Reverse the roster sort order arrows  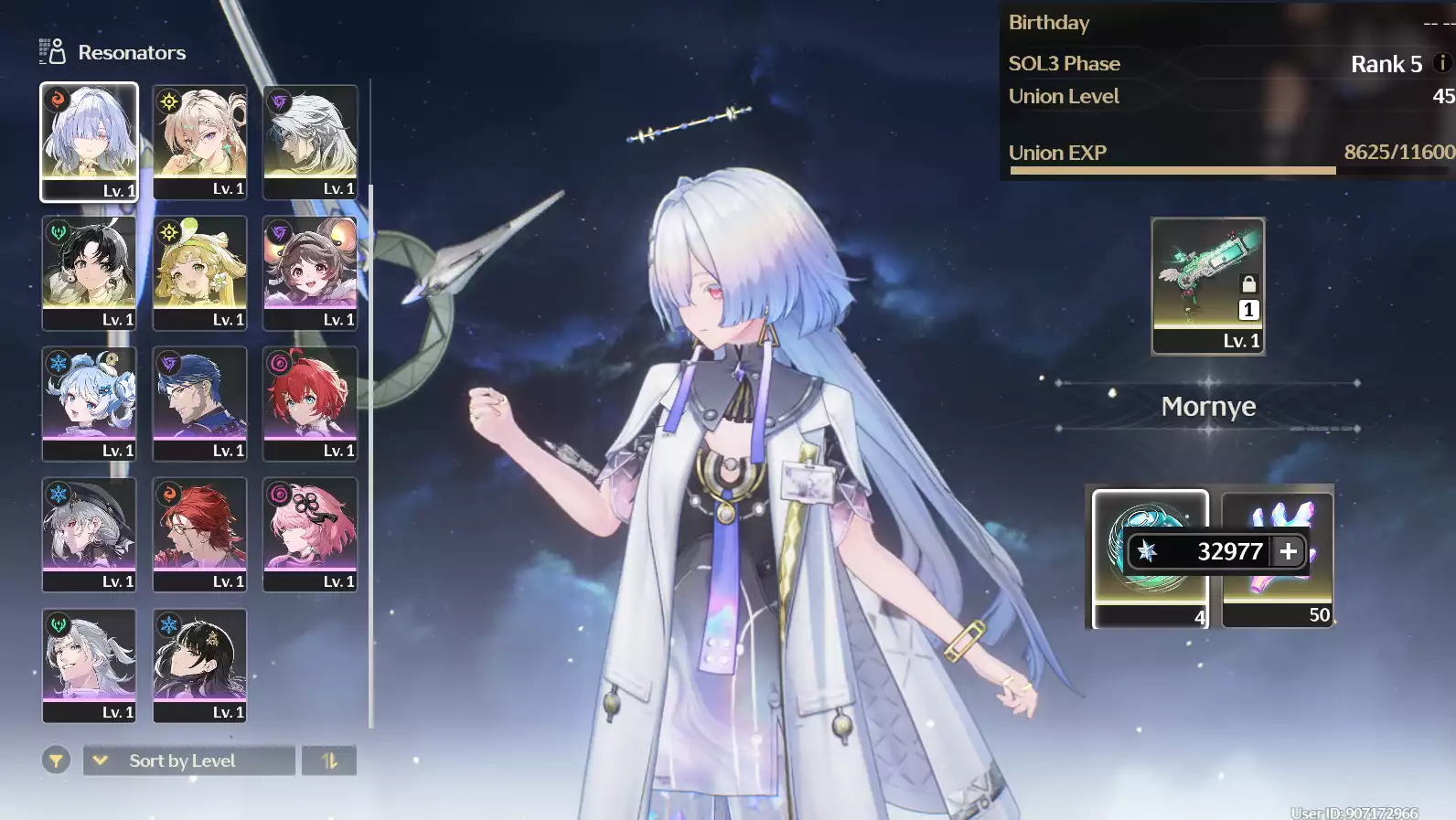pyautogui.click(x=329, y=760)
